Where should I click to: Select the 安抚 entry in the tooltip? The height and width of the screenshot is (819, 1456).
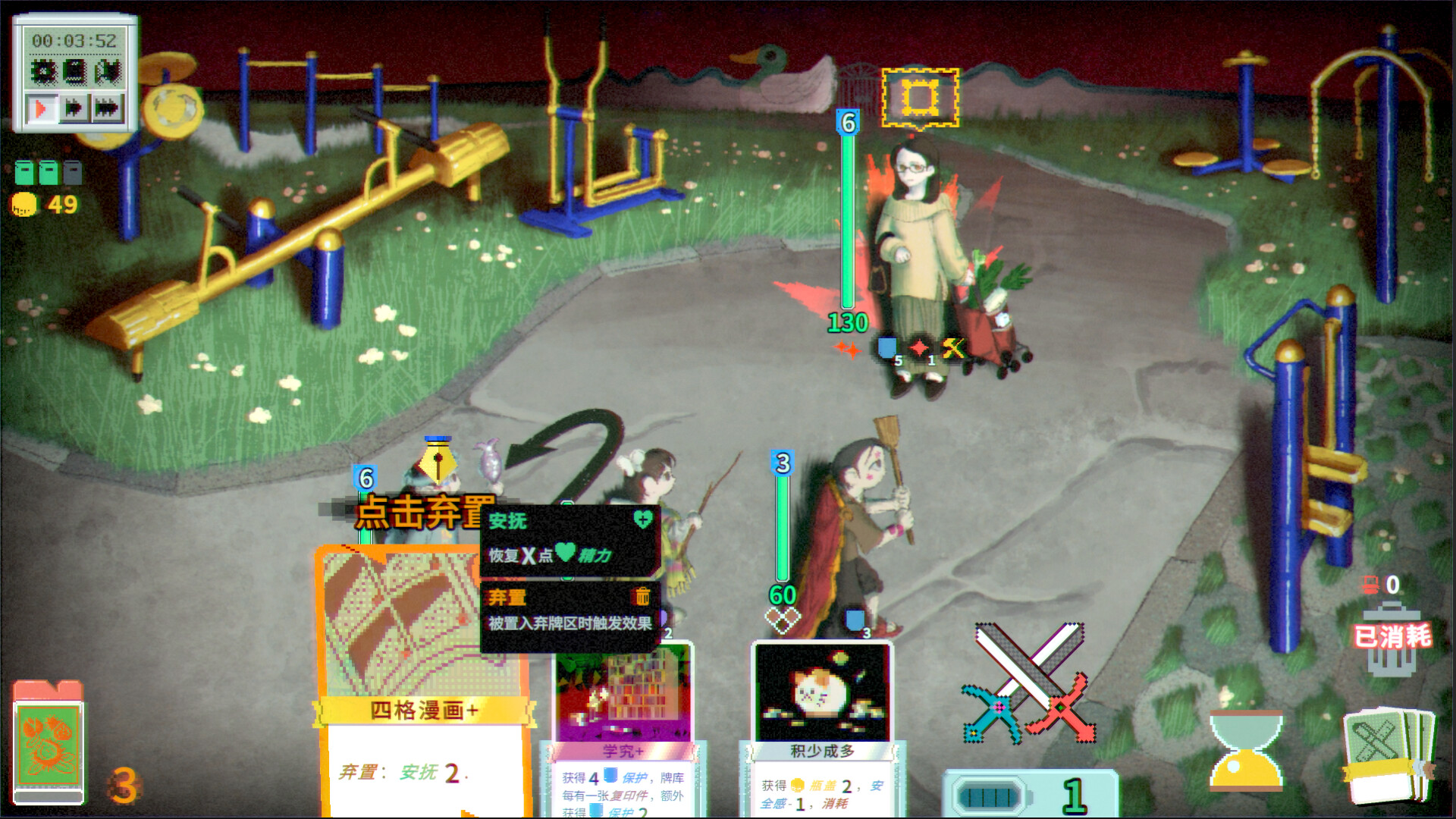(x=508, y=522)
